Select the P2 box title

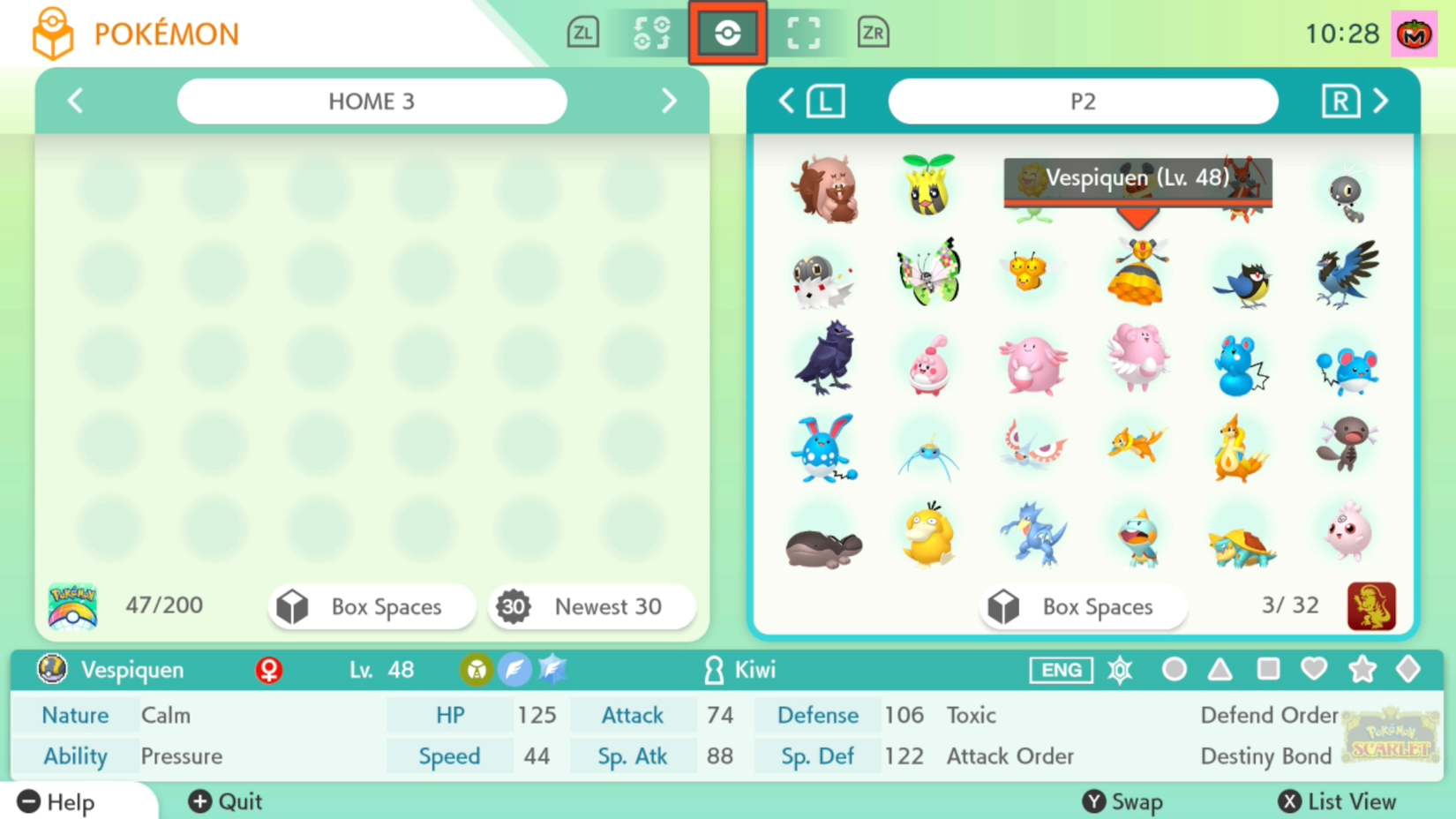coord(1083,101)
